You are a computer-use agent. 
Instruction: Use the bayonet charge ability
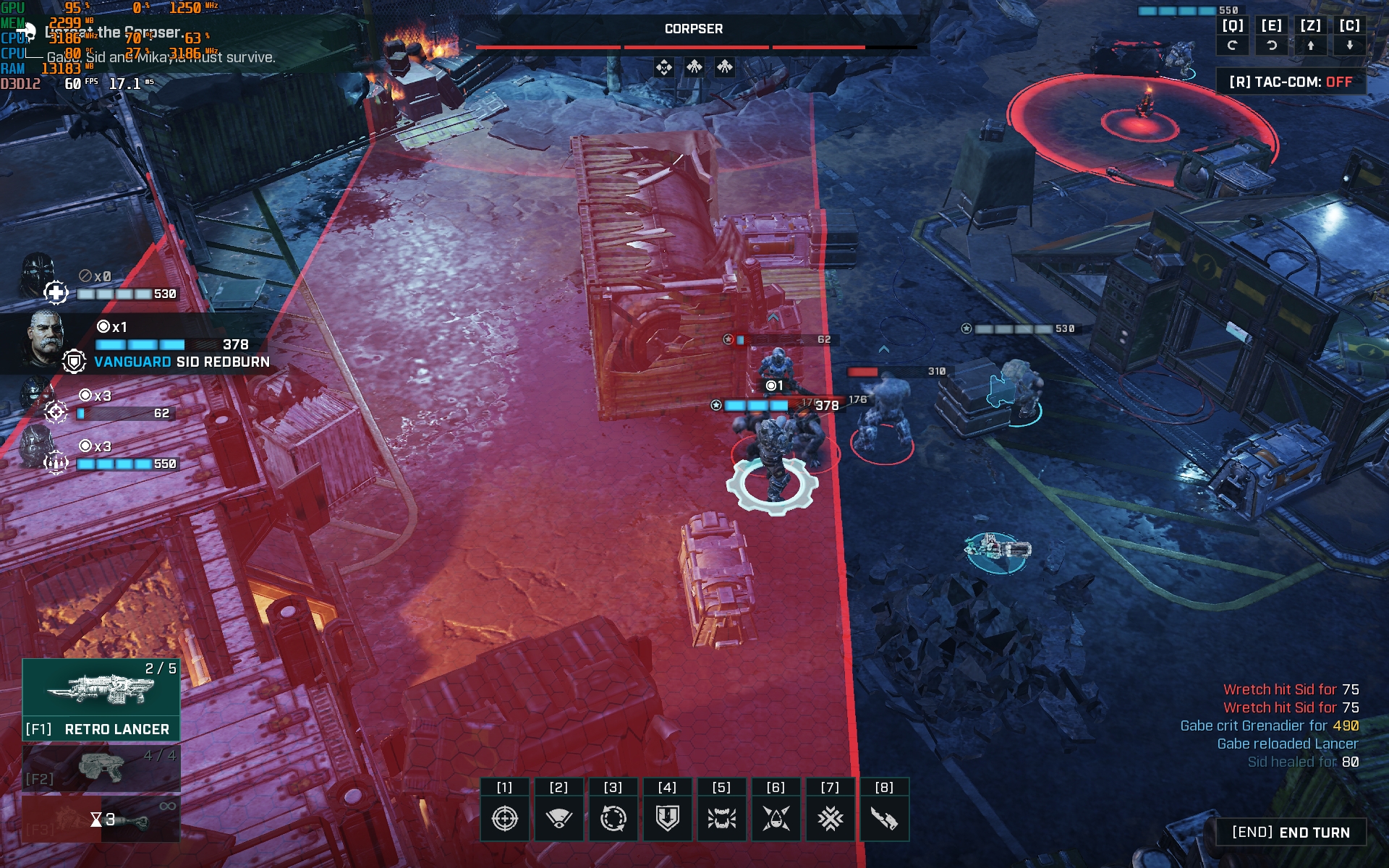[884, 818]
